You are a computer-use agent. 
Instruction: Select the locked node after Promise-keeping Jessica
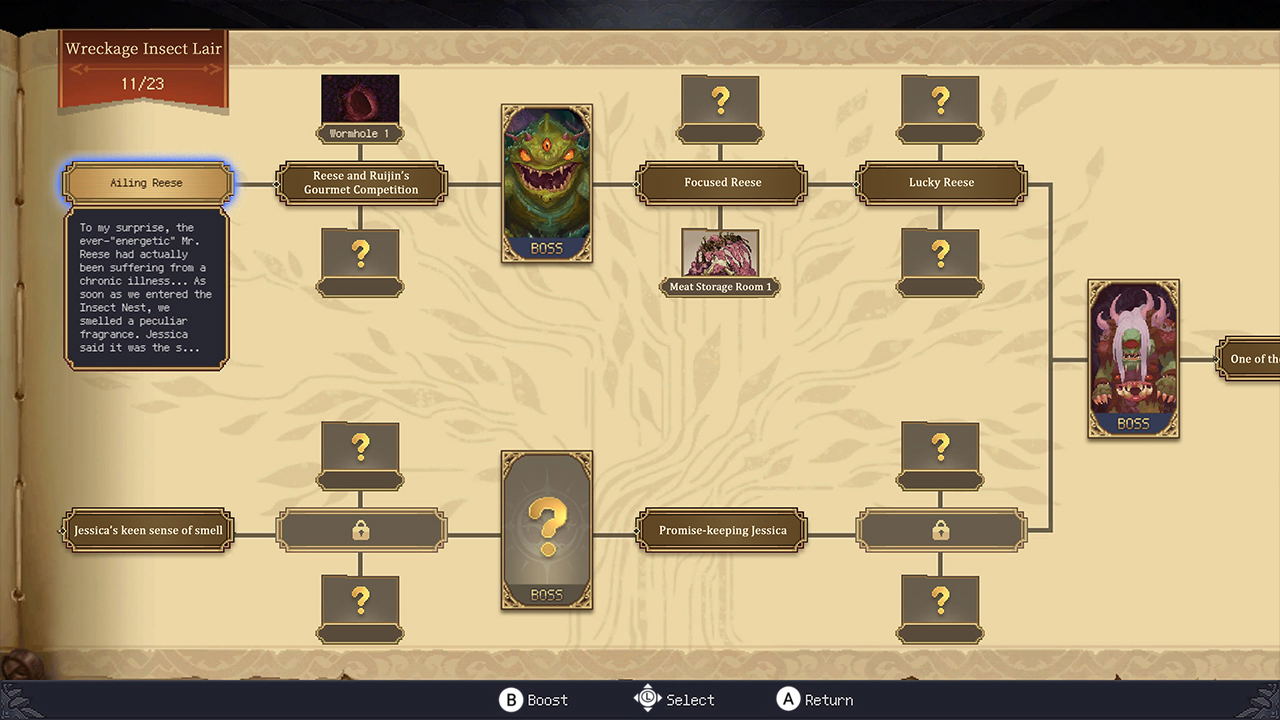pyautogui.click(x=940, y=530)
